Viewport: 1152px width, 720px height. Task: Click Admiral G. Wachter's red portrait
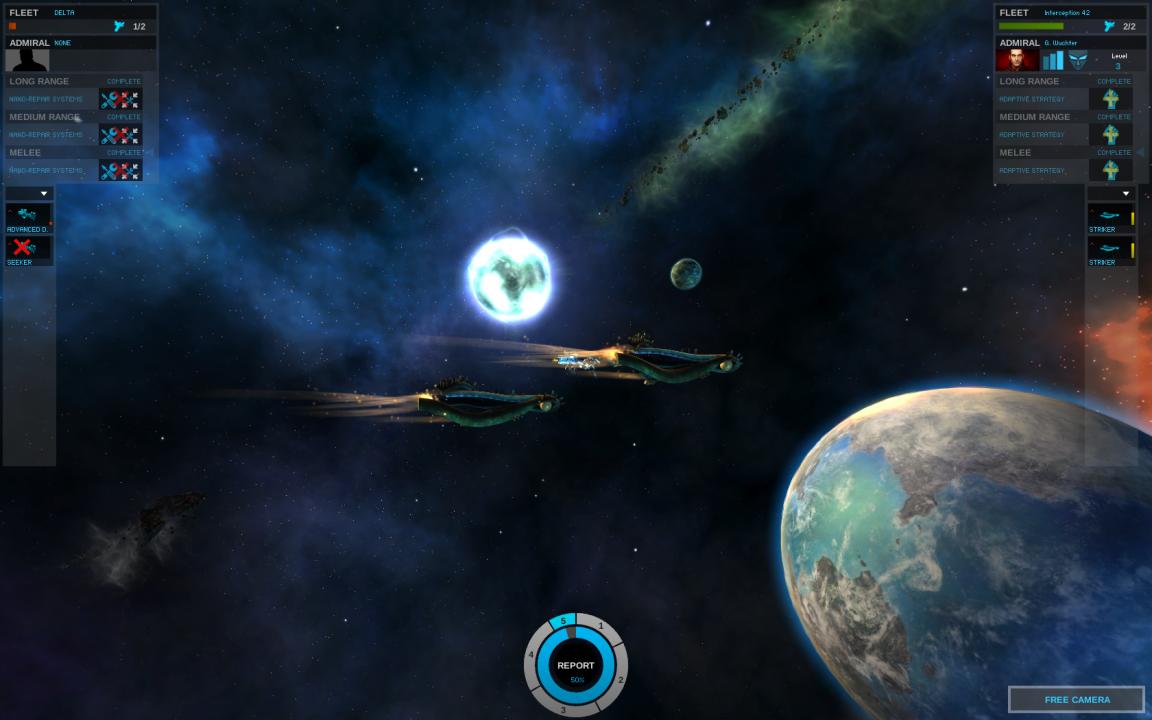click(1017, 60)
